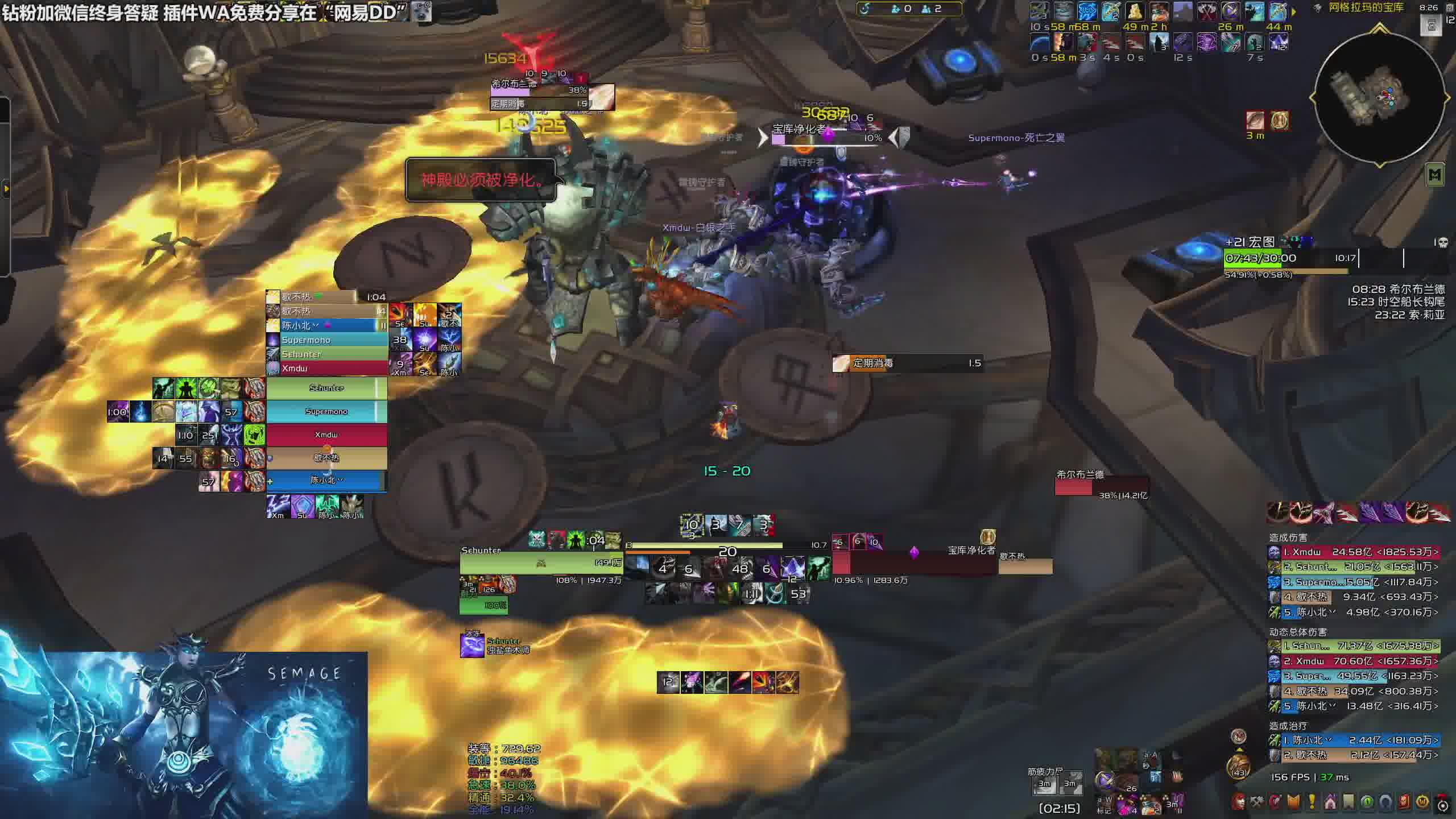The width and height of the screenshot is (1456, 819).
Task: Click the bag icon labeled 43
Action: pyautogui.click(x=1238, y=766)
